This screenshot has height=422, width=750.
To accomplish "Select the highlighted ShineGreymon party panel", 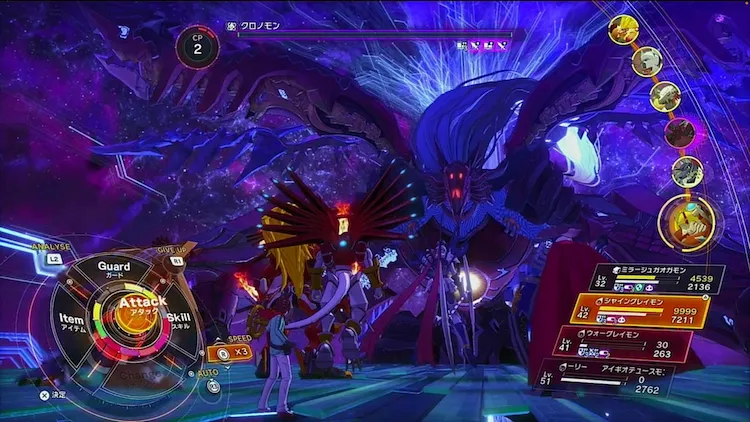I will click(640, 310).
